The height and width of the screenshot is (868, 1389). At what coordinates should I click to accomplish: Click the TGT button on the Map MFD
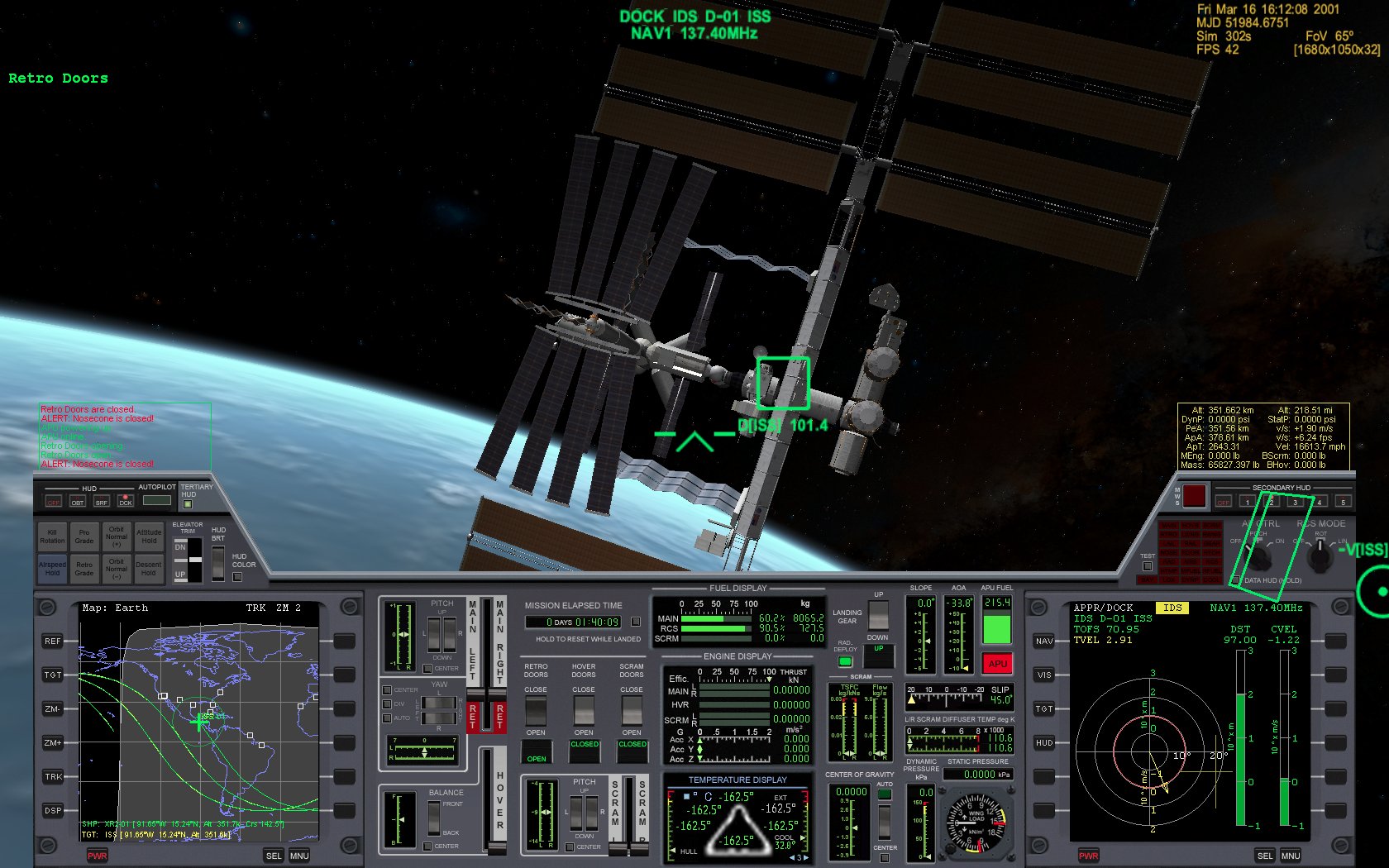pyautogui.click(x=51, y=675)
